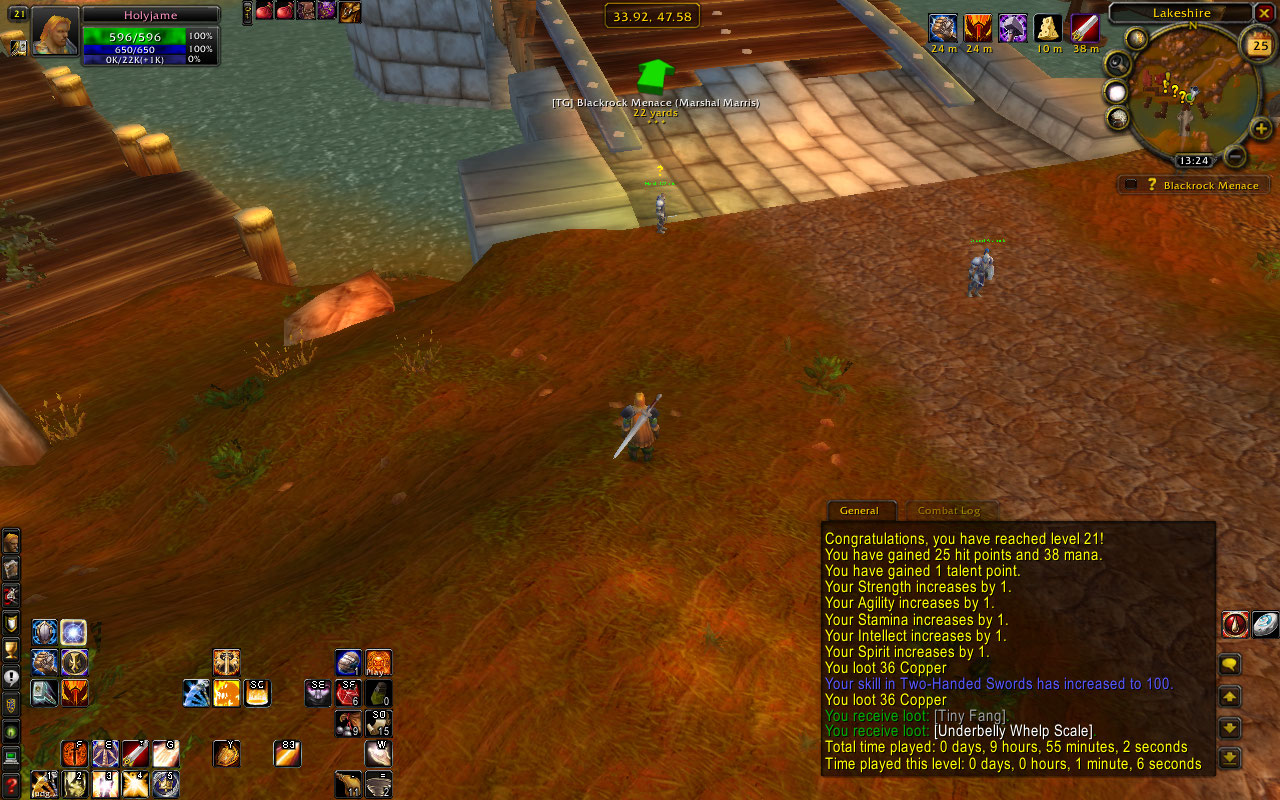1280x800 pixels.
Task: Open the minimap tracking magnifier menu
Action: click(x=1116, y=62)
